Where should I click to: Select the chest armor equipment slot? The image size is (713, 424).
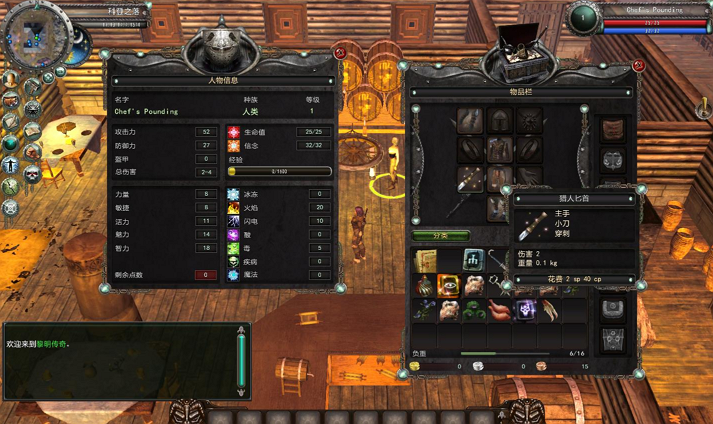pos(499,149)
